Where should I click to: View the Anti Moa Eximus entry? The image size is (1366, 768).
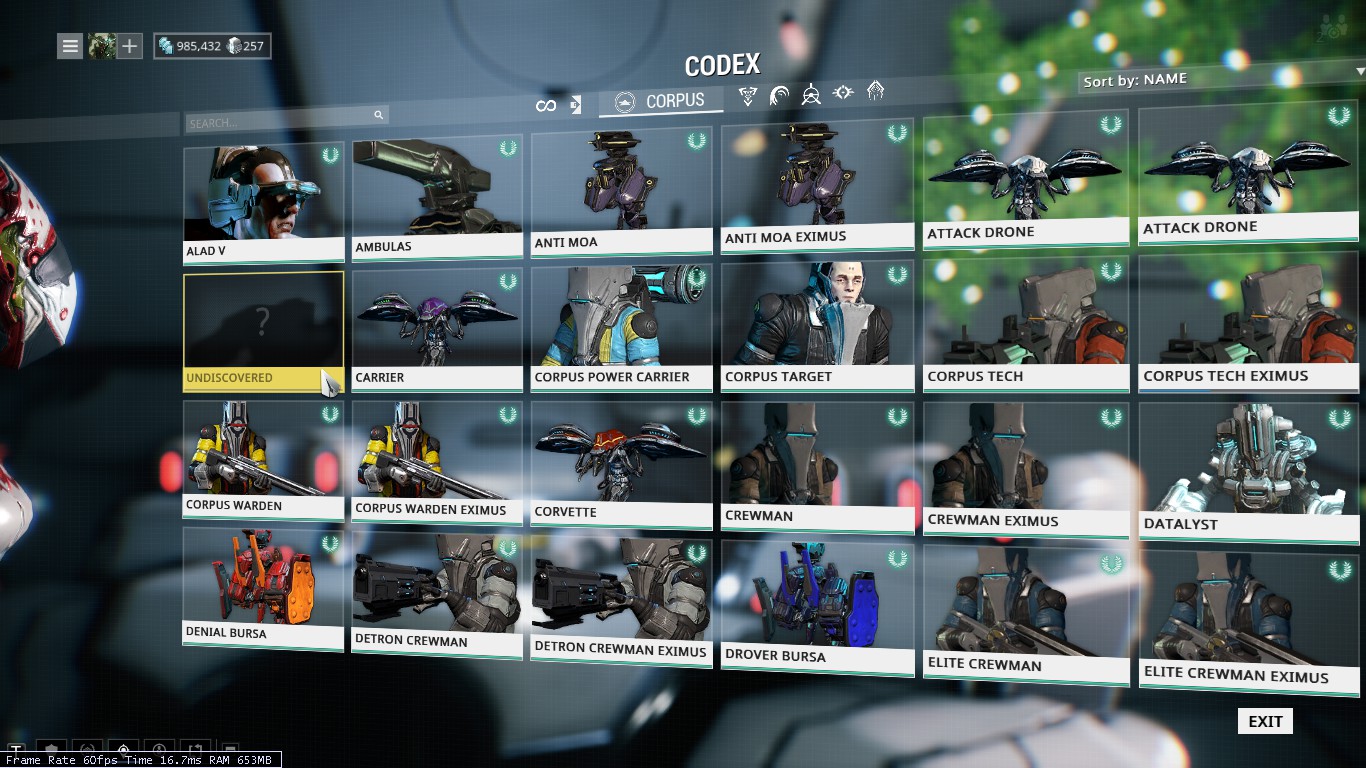coord(817,185)
